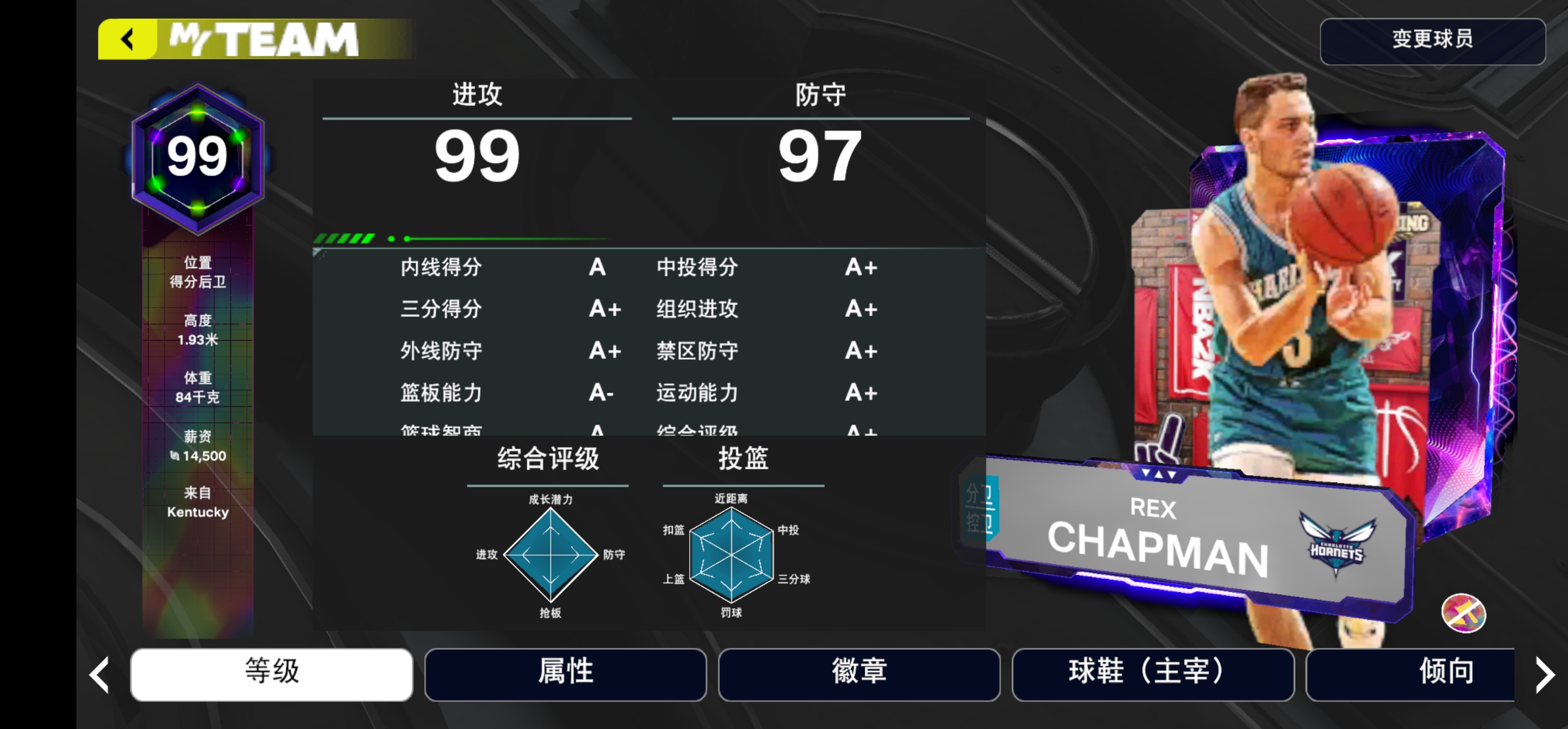Click the 投篮 hexagon shooting chart

[733, 556]
